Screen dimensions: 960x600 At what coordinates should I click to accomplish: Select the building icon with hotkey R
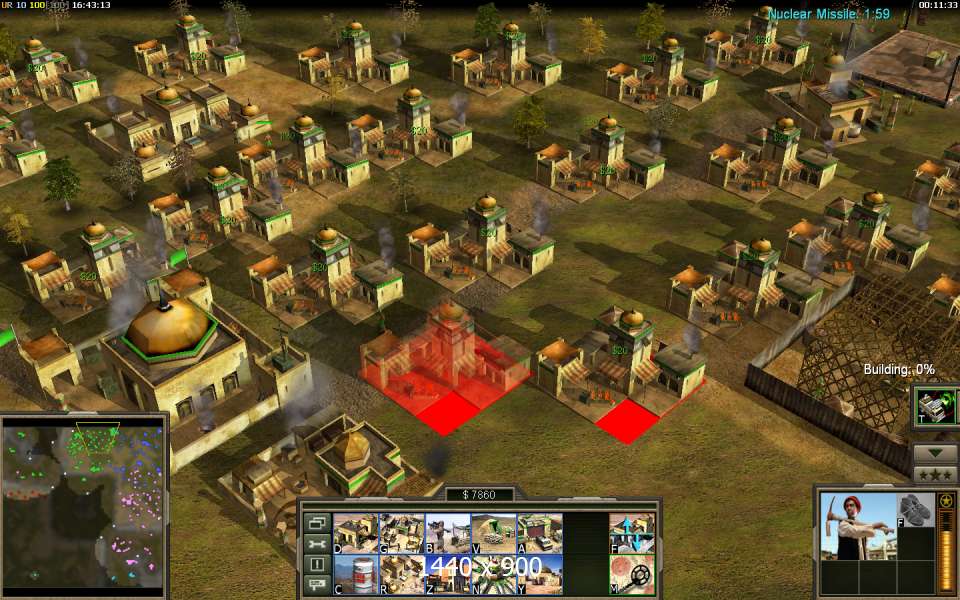401,574
